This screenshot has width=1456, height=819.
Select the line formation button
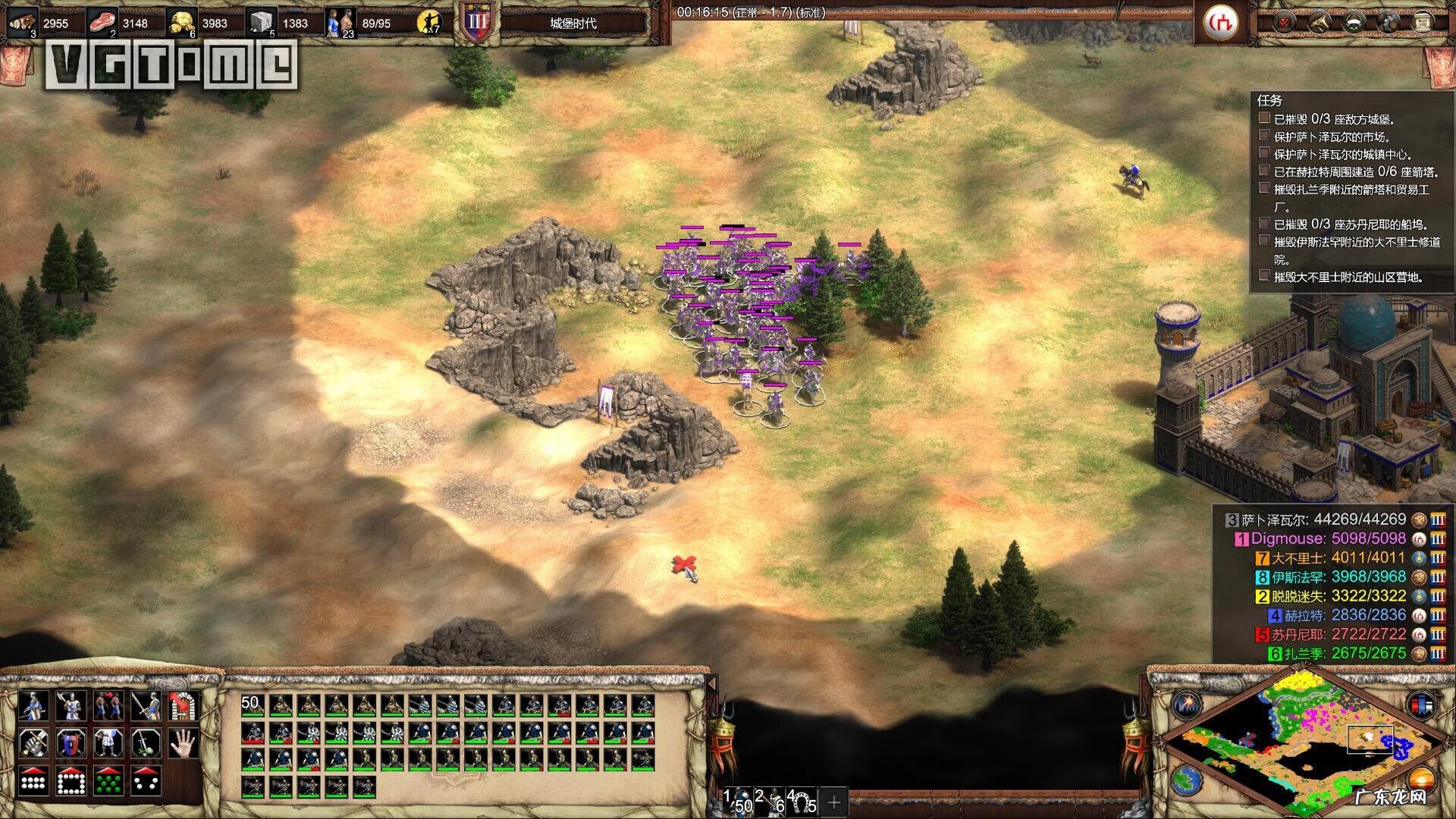click(x=33, y=780)
